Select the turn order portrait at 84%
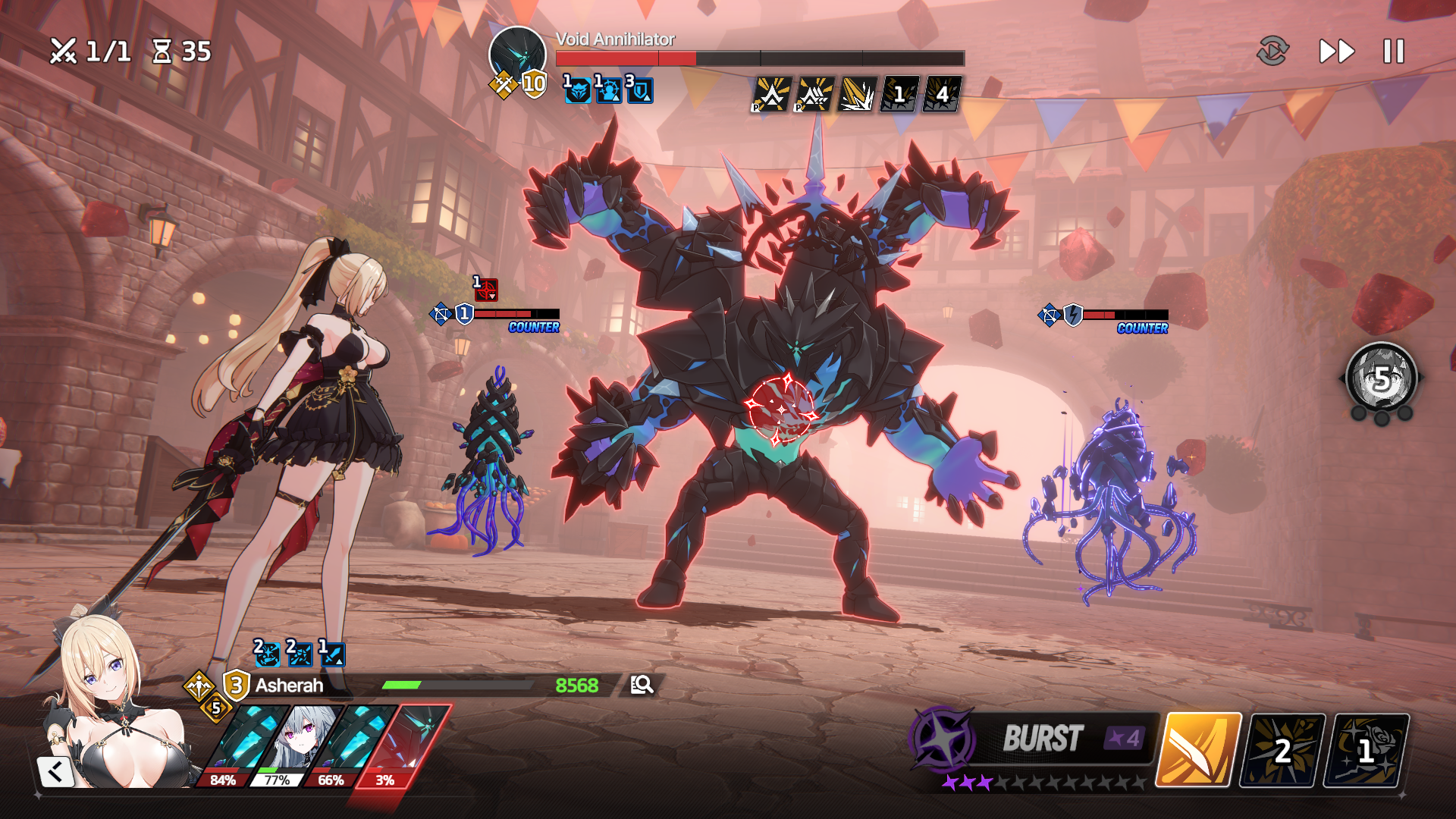Viewport: 1456px width, 819px height. coord(241,743)
